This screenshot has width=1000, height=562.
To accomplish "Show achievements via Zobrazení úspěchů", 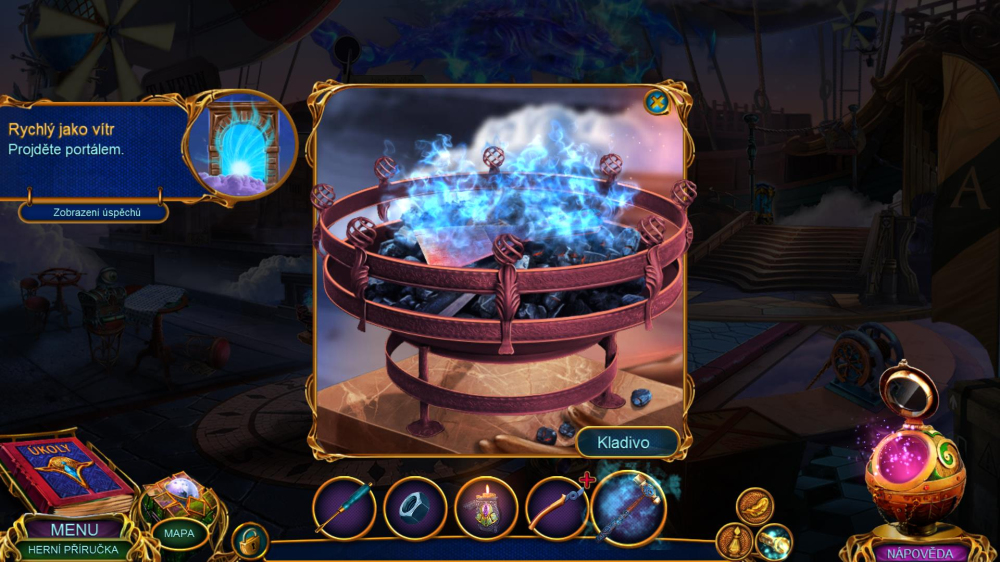I will coord(93,212).
